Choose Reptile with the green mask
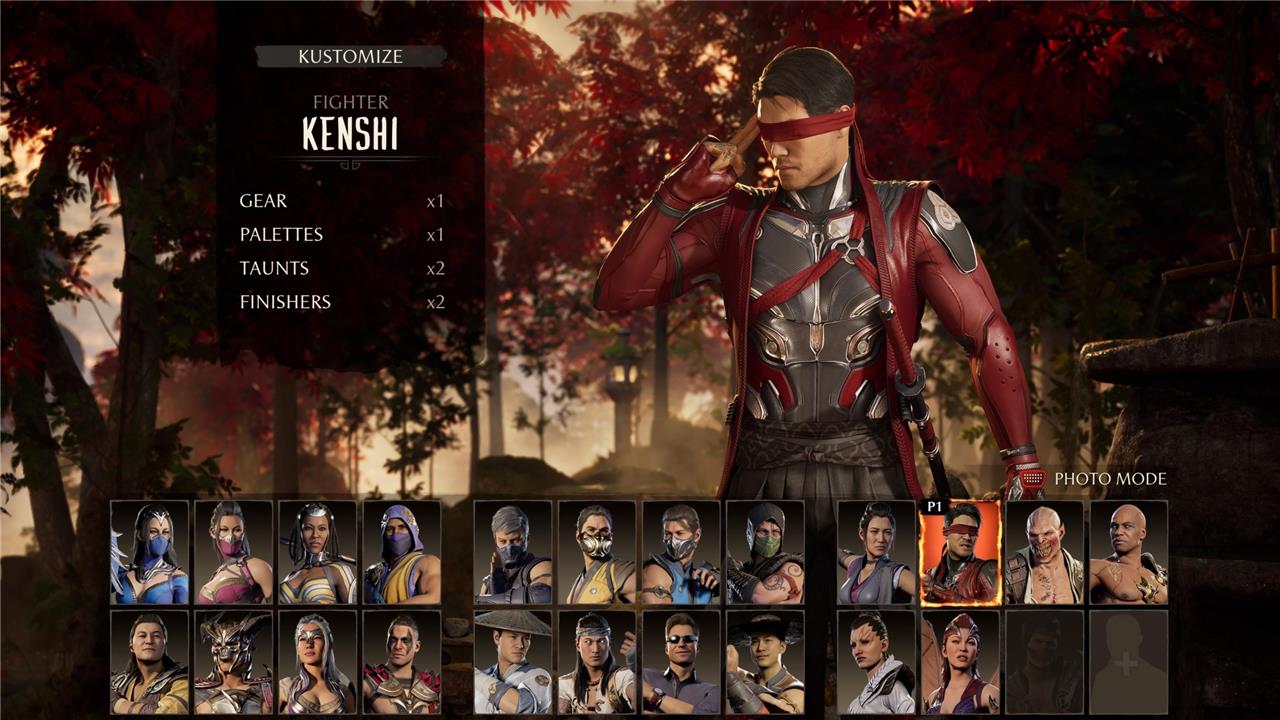Image resolution: width=1280 pixels, height=720 pixels. (765, 552)
